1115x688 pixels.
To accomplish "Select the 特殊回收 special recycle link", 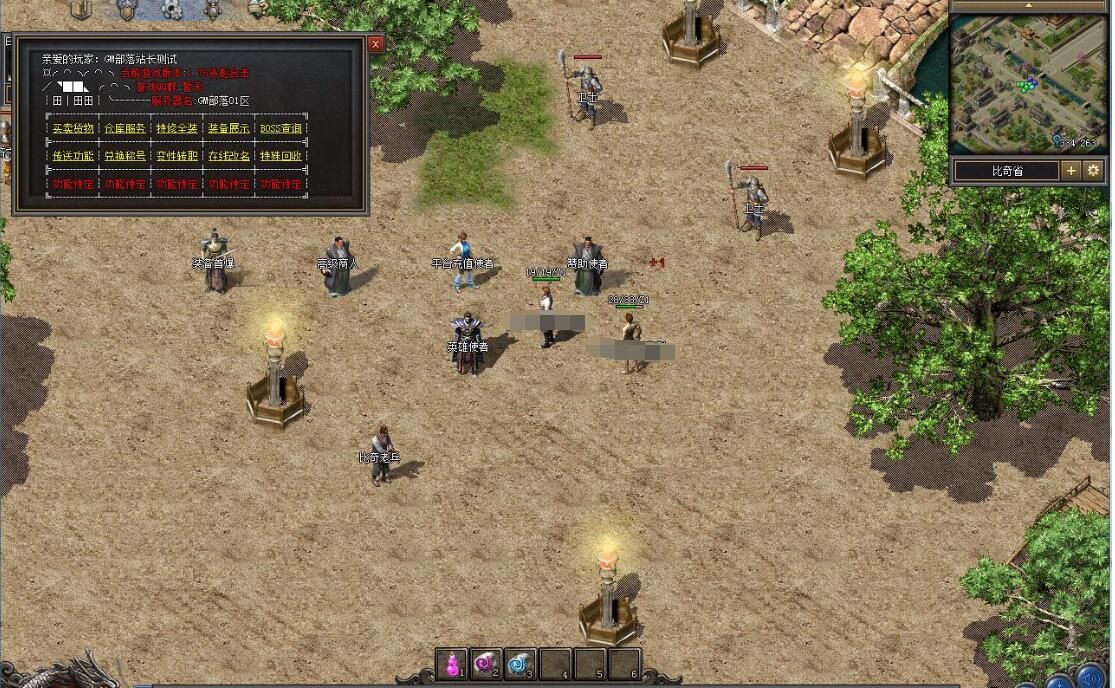I will 281,156.
